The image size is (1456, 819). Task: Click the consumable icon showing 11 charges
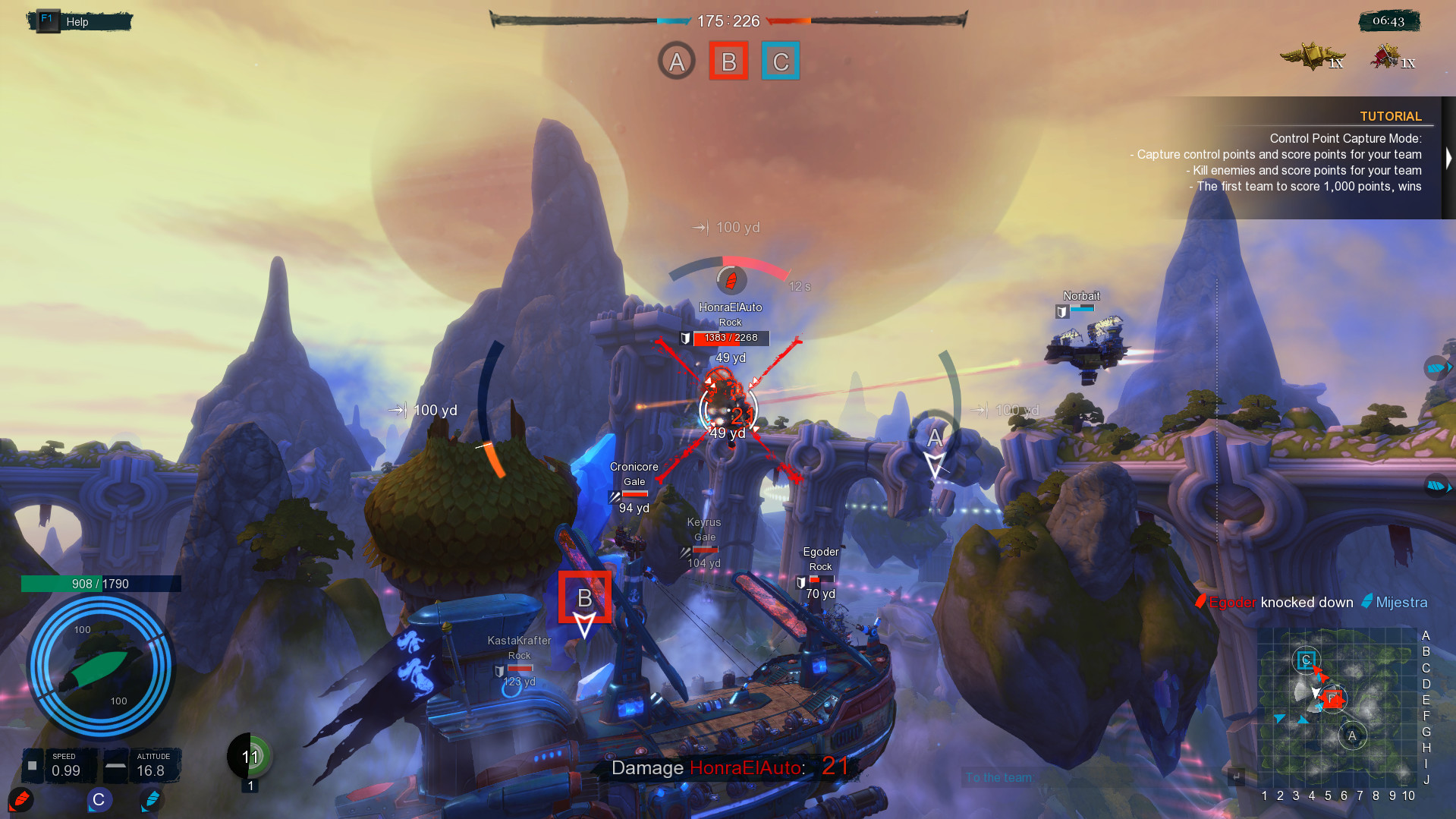[x=248, y=757]
